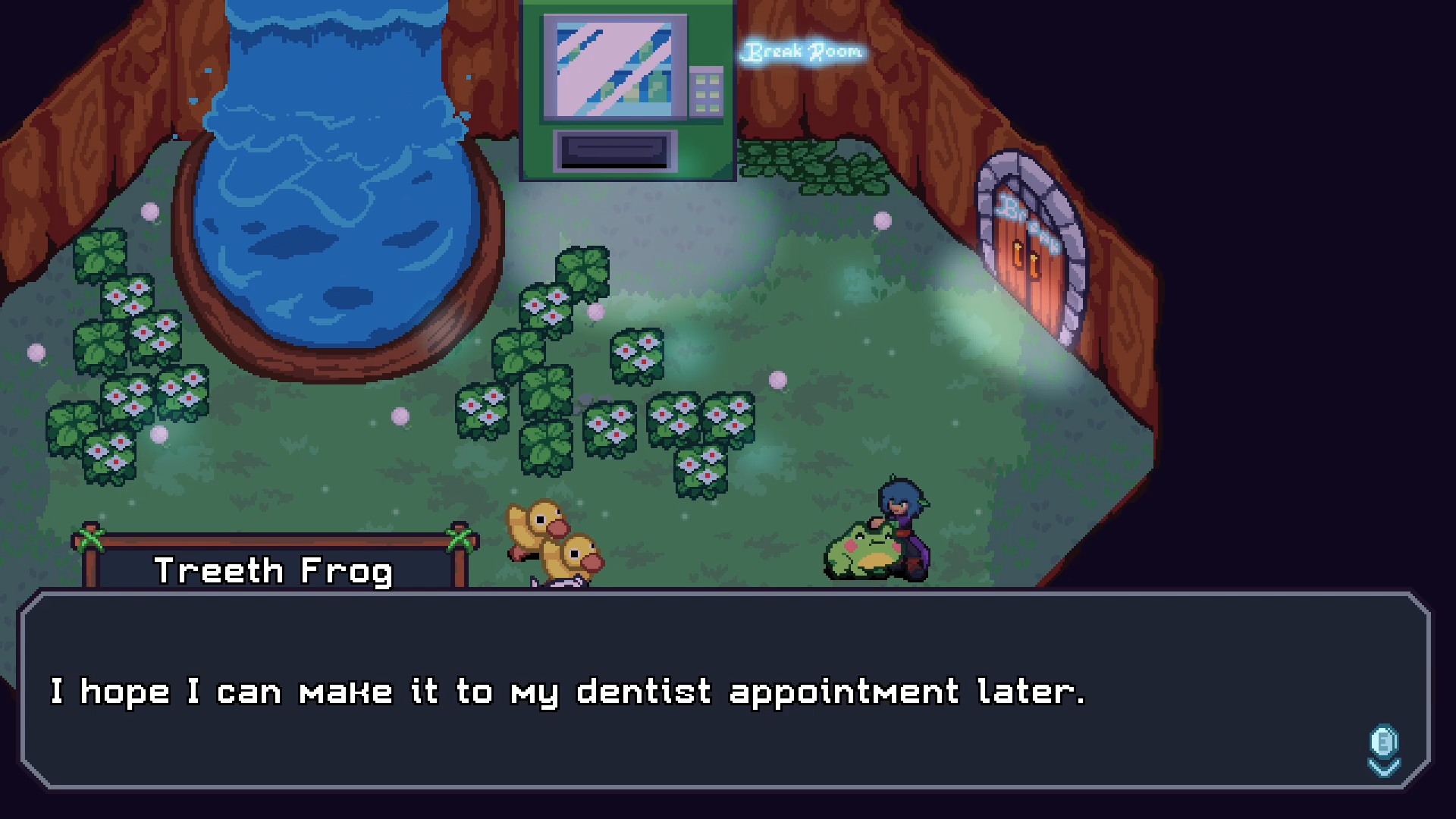Viewport: 1456px width, 819px height.
Task: Expand the dialogue box continue prompt
Action: tap(1383, 751)
